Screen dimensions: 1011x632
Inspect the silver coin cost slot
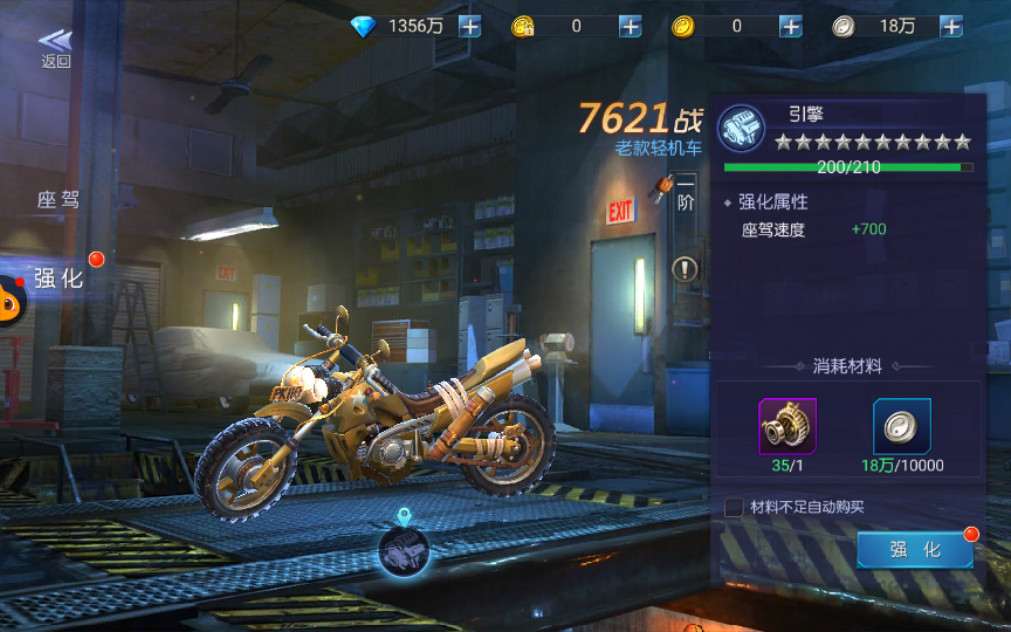click(902, 426)
